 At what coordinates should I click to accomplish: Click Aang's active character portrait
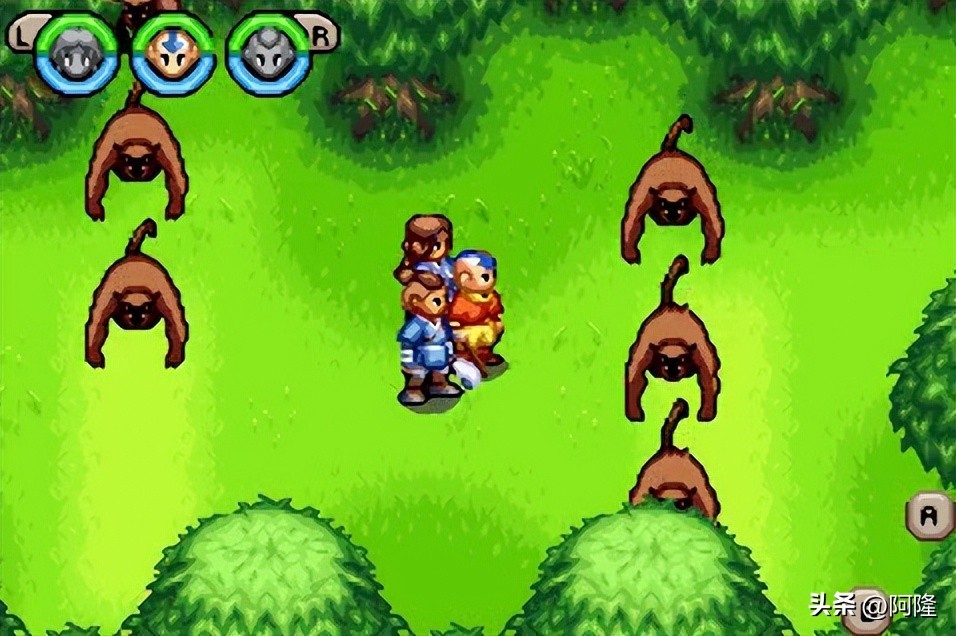tap(174, 54)
